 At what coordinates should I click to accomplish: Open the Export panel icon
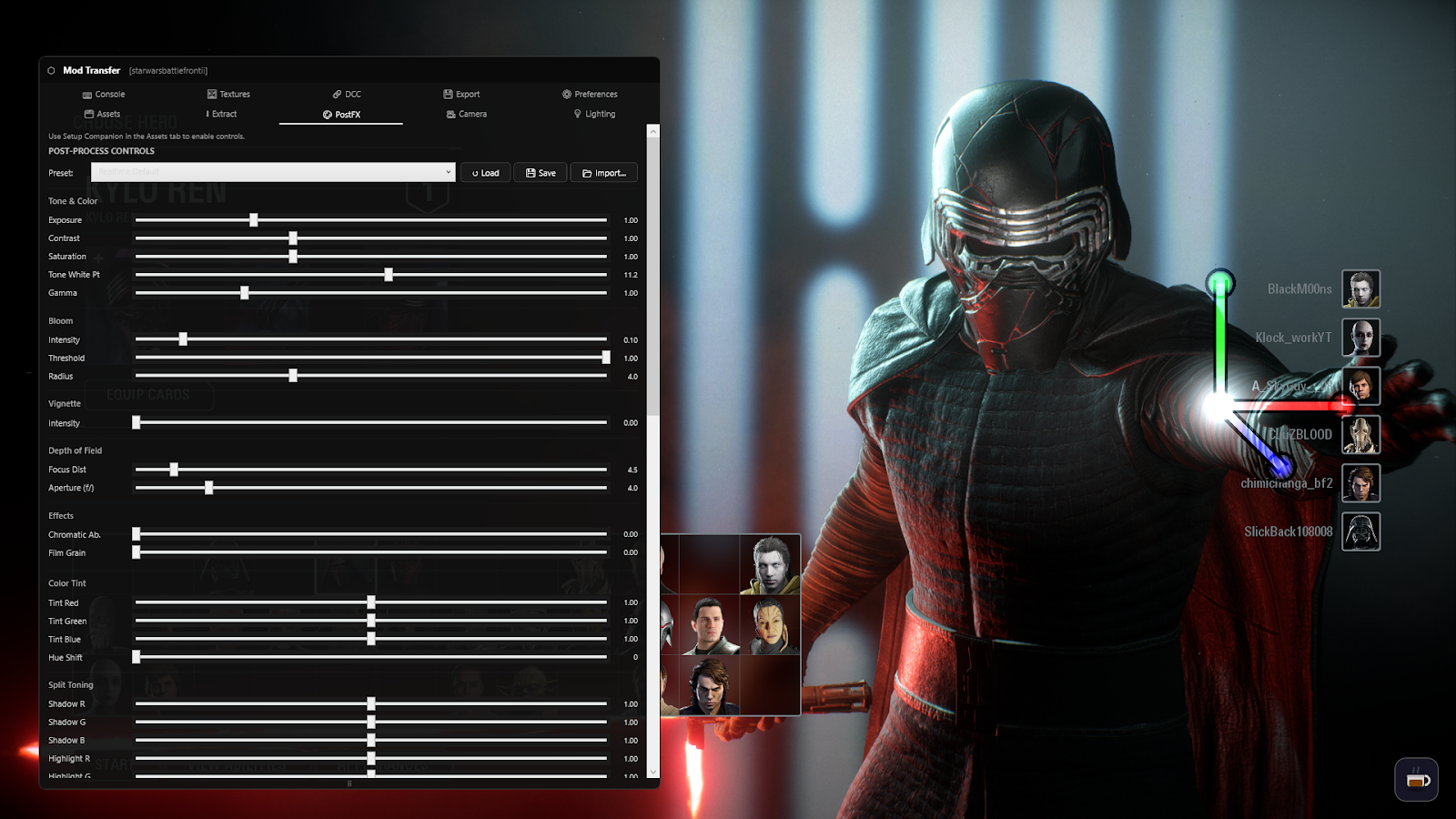(x=447, y=94)
